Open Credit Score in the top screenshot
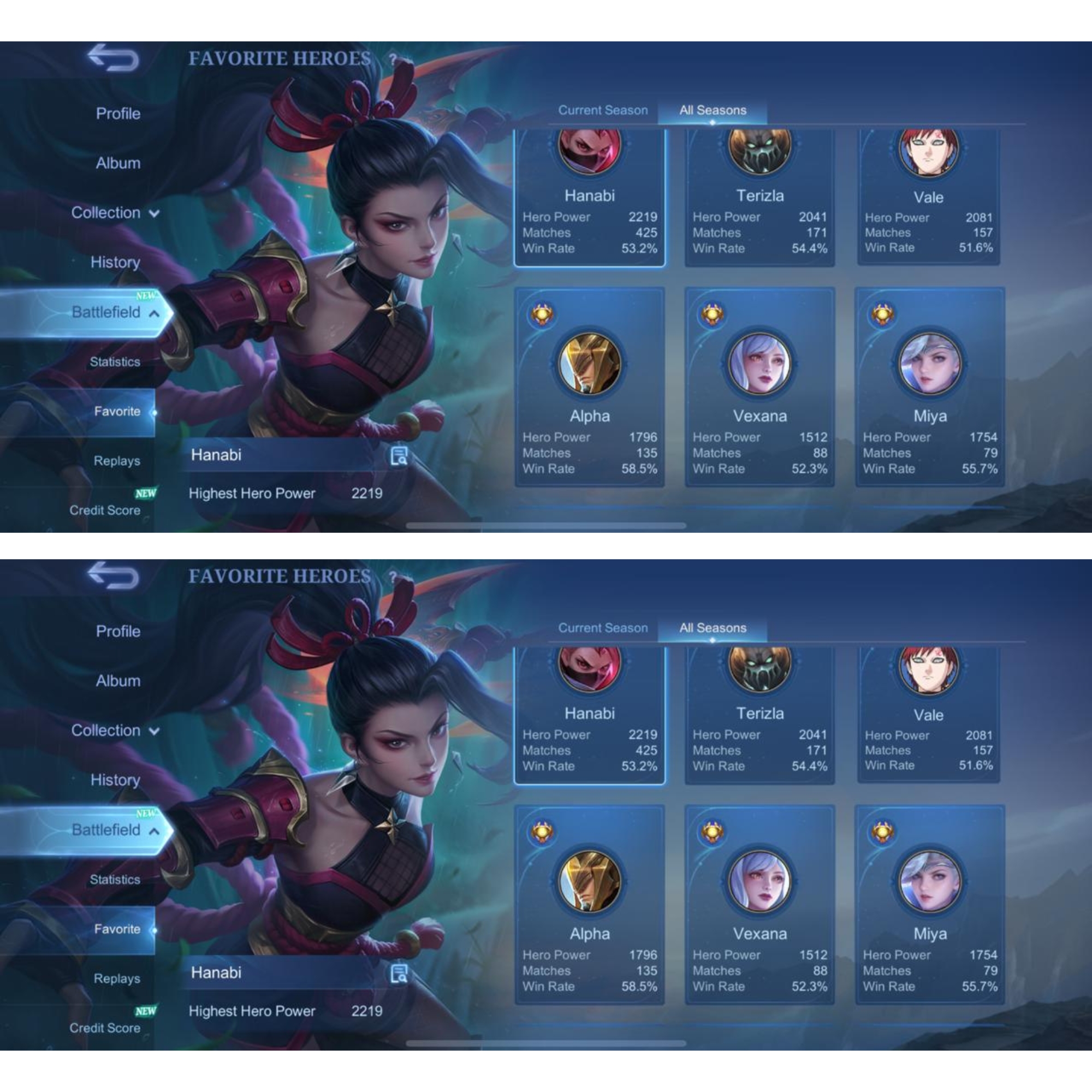This screenshot has width=1092, height=1092. click(x=105, y=511)
